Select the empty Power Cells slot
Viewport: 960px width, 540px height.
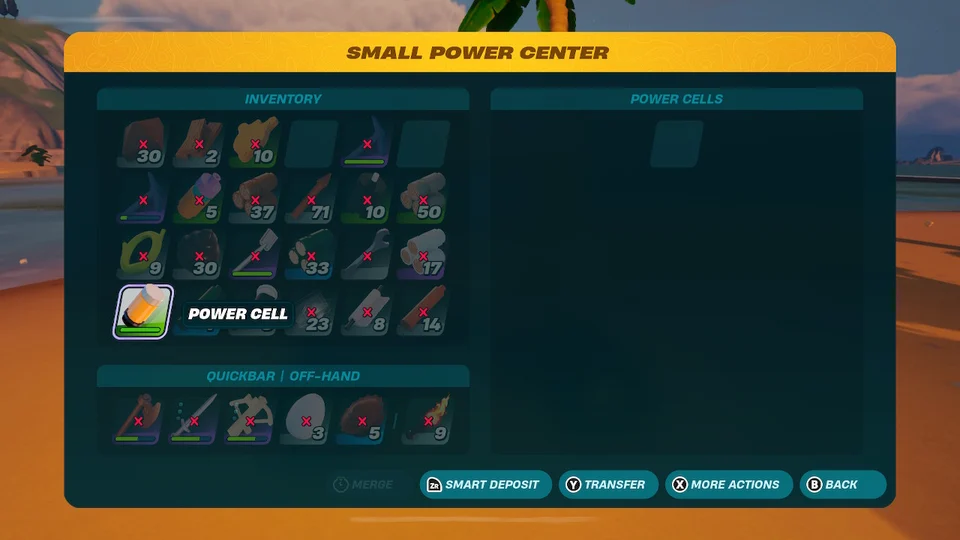(x=676, y=144)
